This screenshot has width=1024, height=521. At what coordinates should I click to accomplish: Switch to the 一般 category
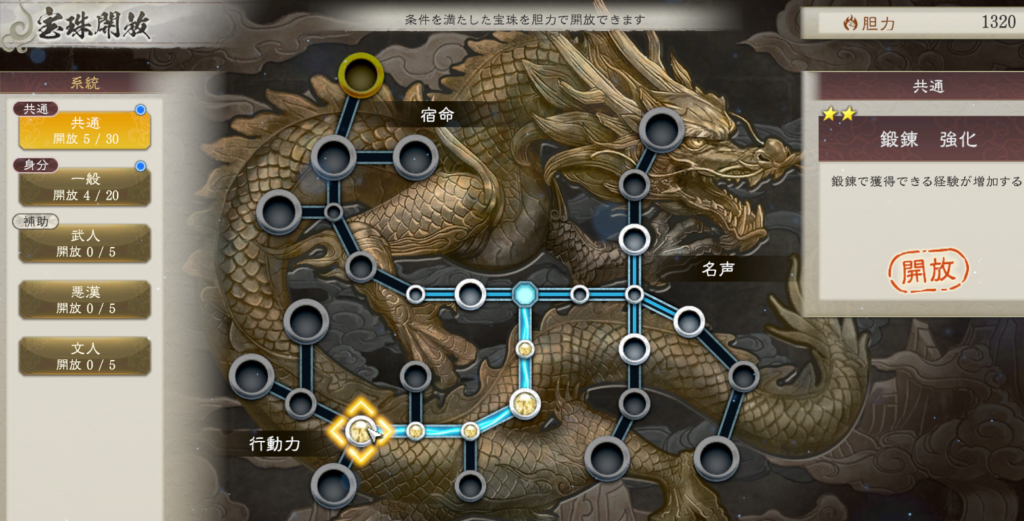click(85, 187)
